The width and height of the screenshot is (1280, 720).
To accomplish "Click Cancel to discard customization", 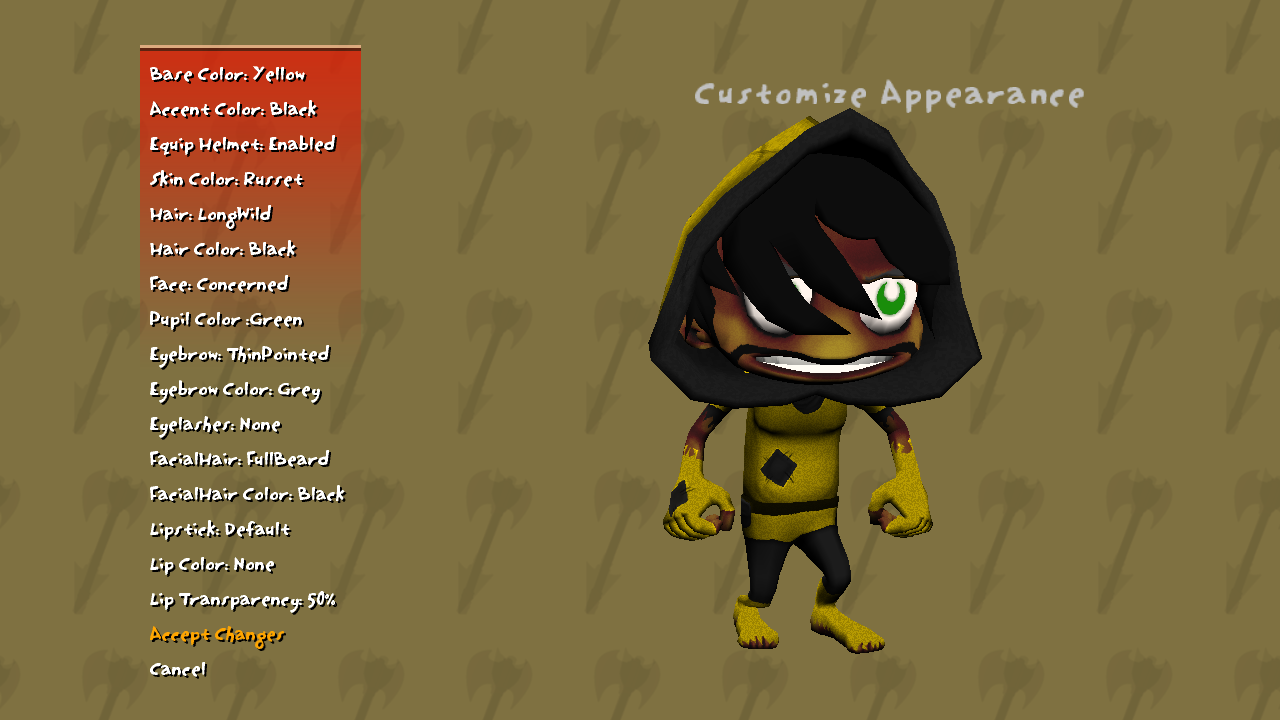I will coord(177,670).
